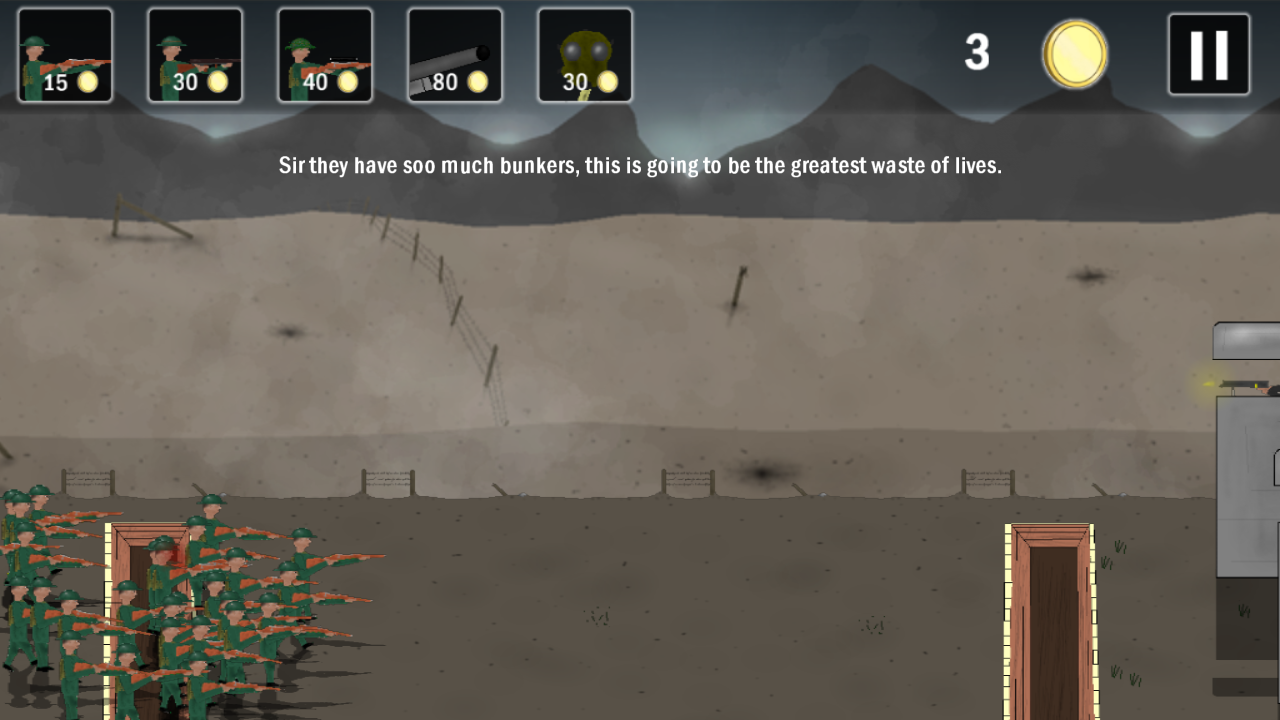Click the dialogue text about wasted lives
The height and width of the screenshot is (720, 1280).
[x=640, y=165]
